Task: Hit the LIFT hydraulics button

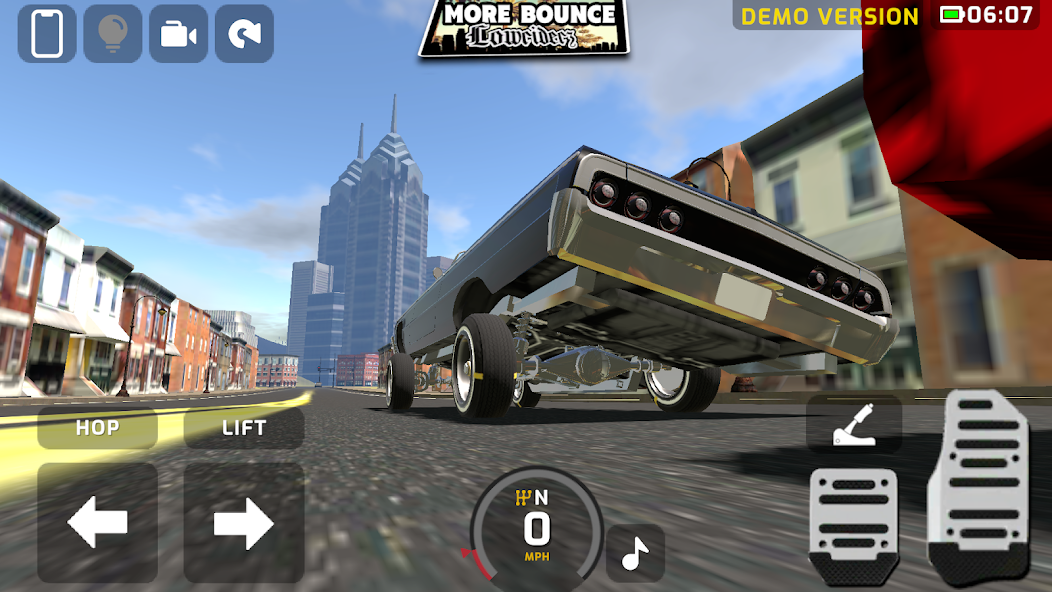Action: [244, 428]
